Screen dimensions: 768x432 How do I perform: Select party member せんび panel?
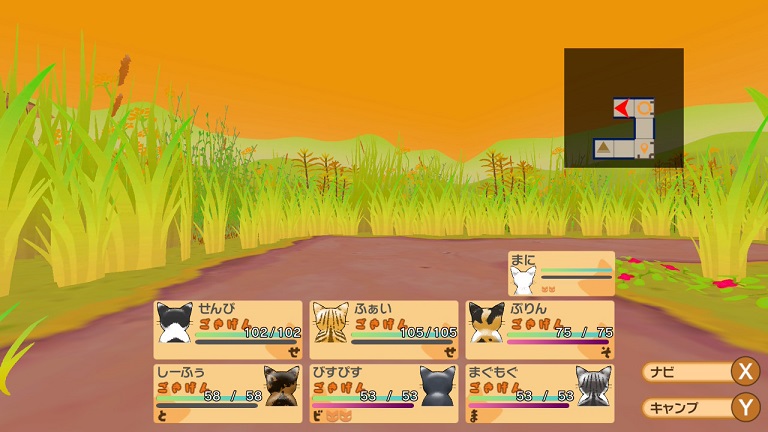[228, 330]
